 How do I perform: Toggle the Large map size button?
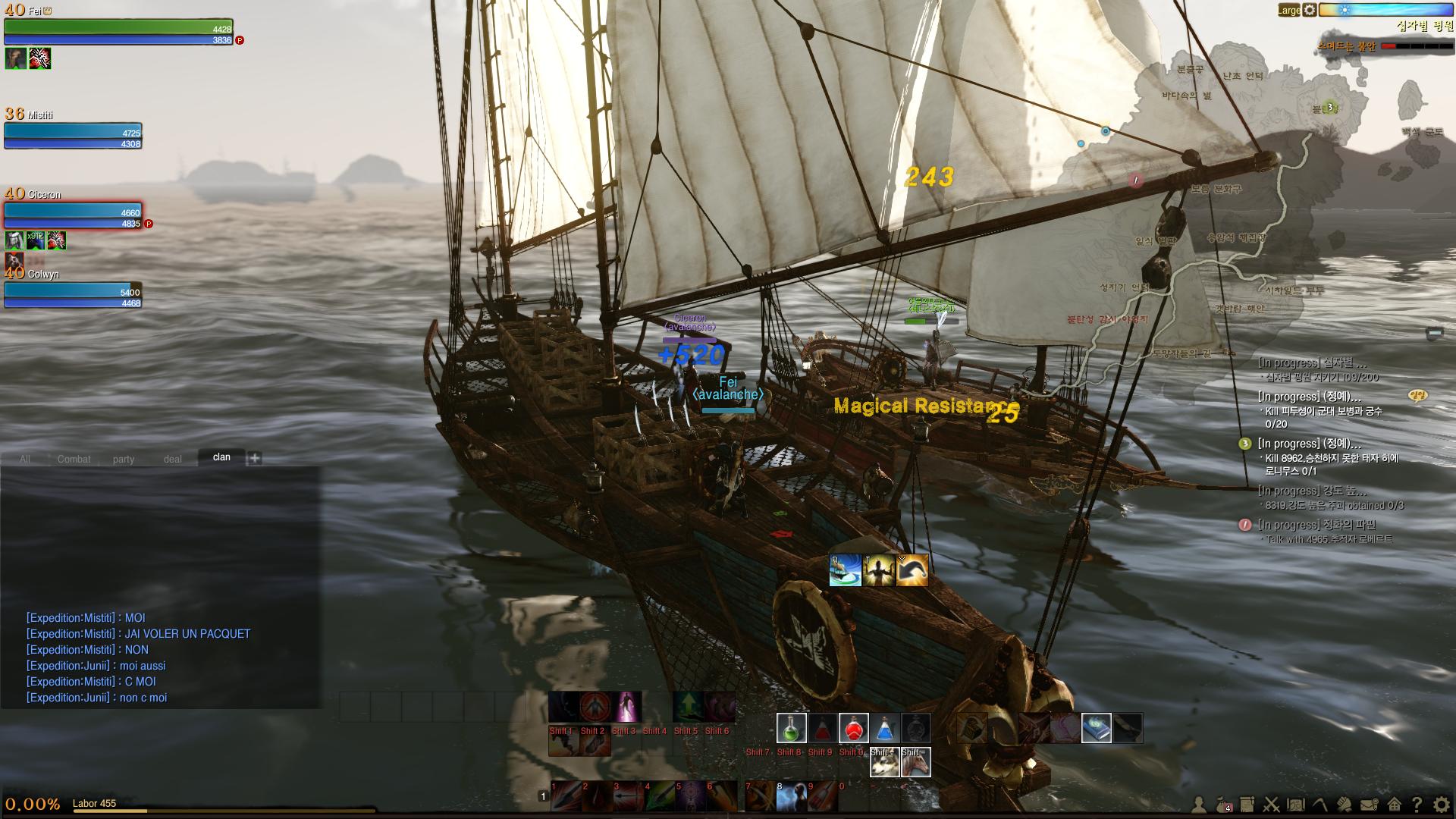(1288, 10)
